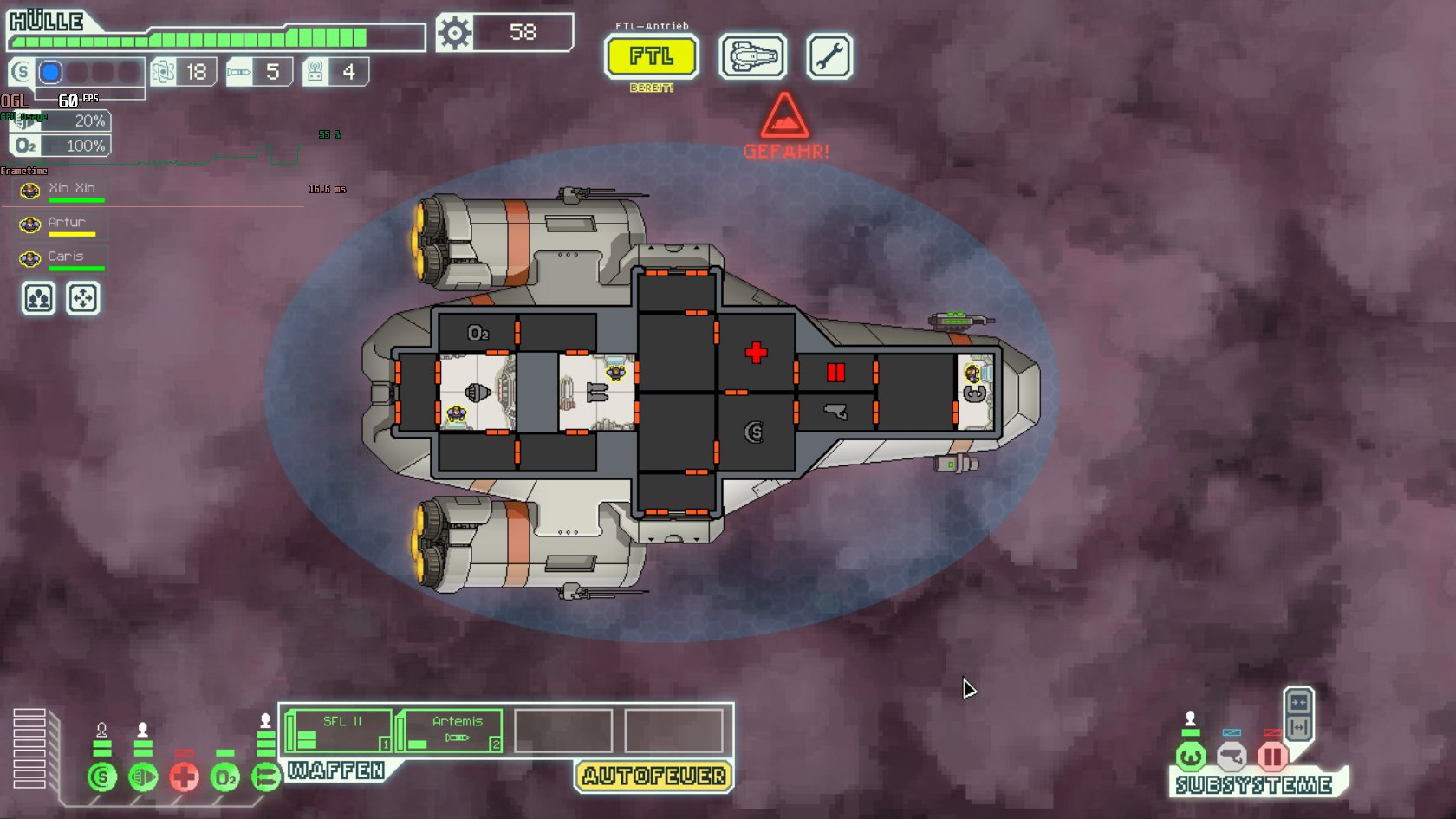Open the wrench options menu
This screenshot has height=819, width=1456.
(829, 57)
